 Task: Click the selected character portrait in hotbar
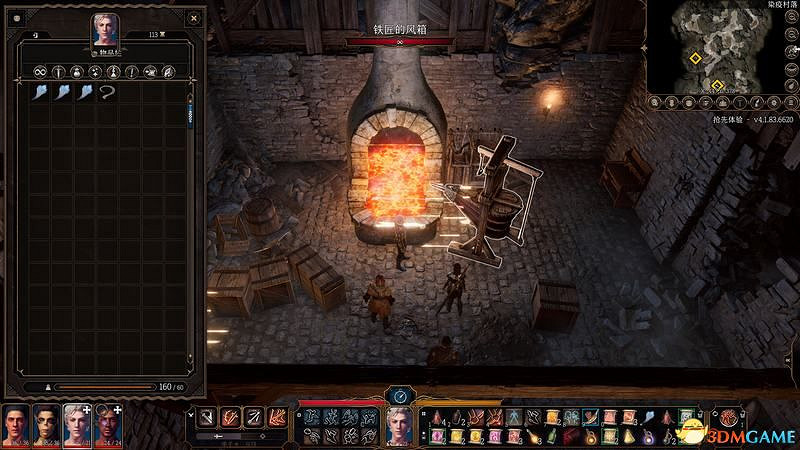click(400, 426)
